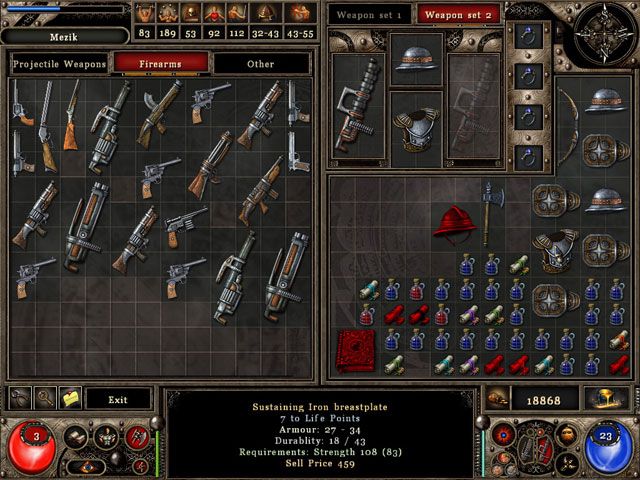Click the magnifying glass icon beside Exit
The height and width of the screenshot is (480, 640).
click(45, 398)
